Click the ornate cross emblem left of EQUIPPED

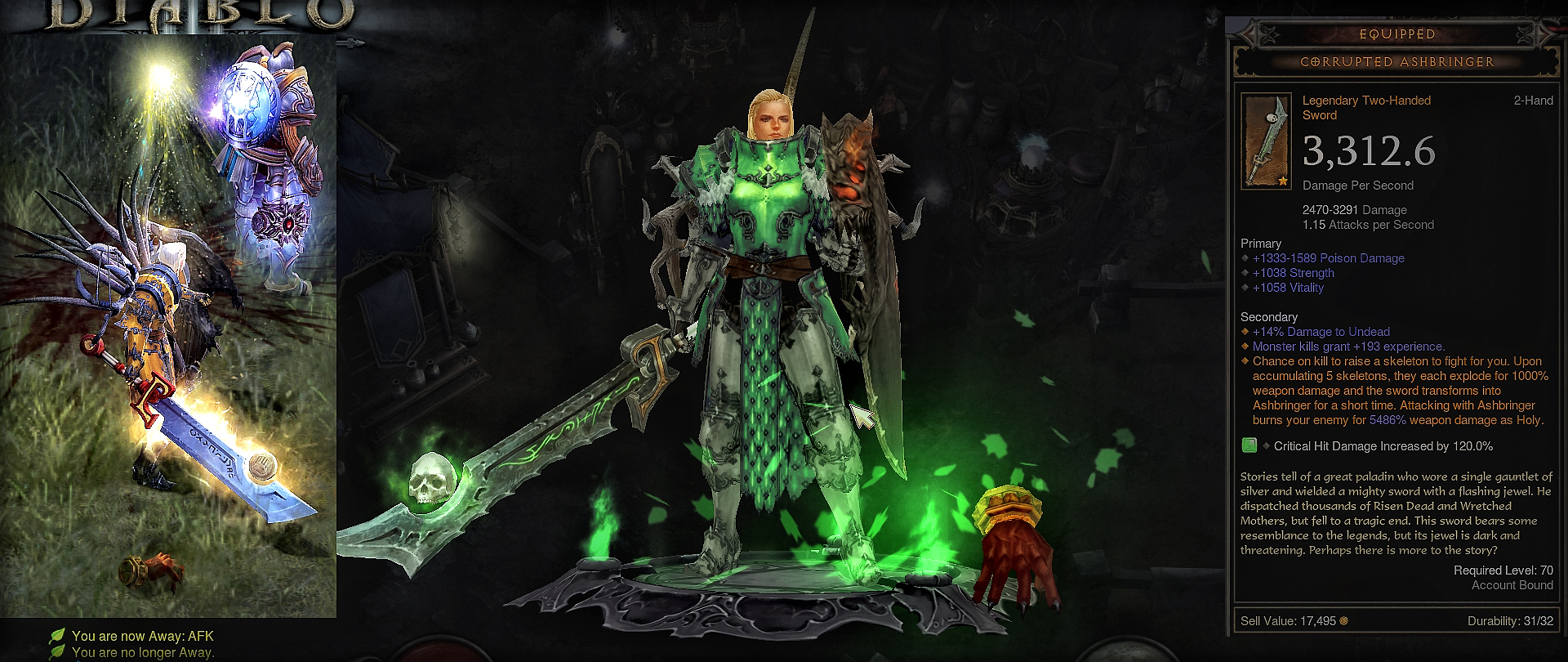[x=1268, y=34]
